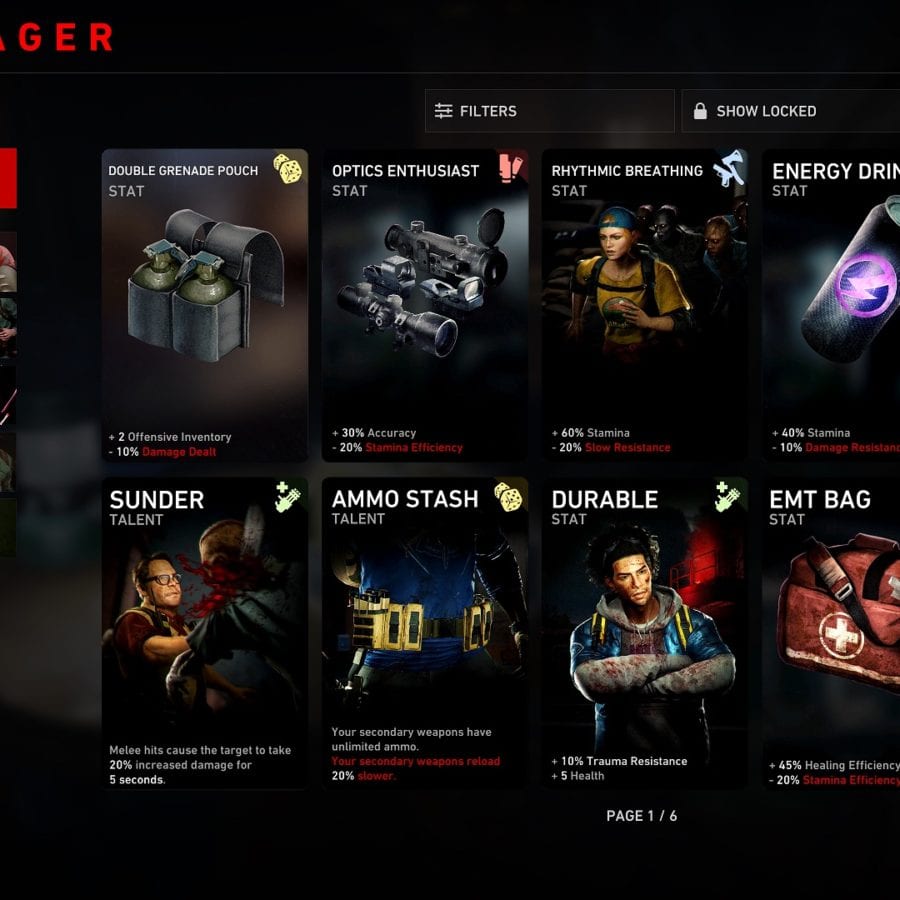Select the Ammo Stash talent card
The height and width of the screenshot is (900, 900).
click(x=425, y=633)
